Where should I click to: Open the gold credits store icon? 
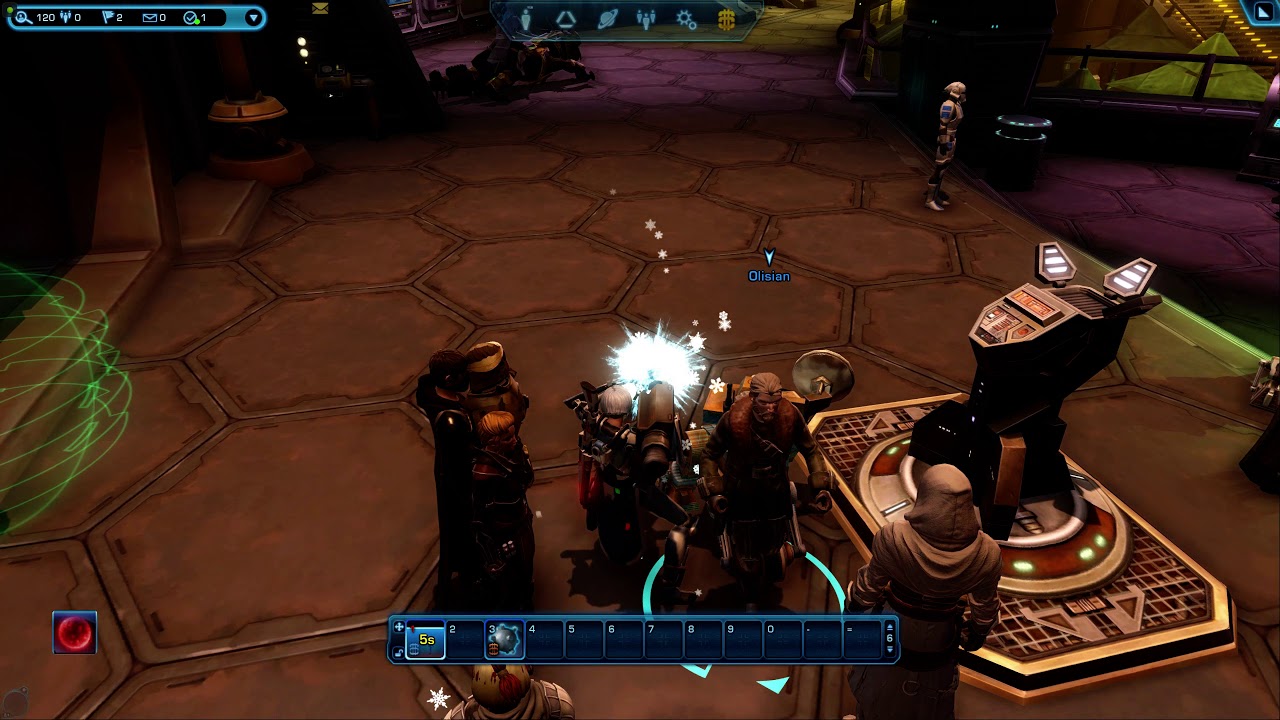point(726,20)
